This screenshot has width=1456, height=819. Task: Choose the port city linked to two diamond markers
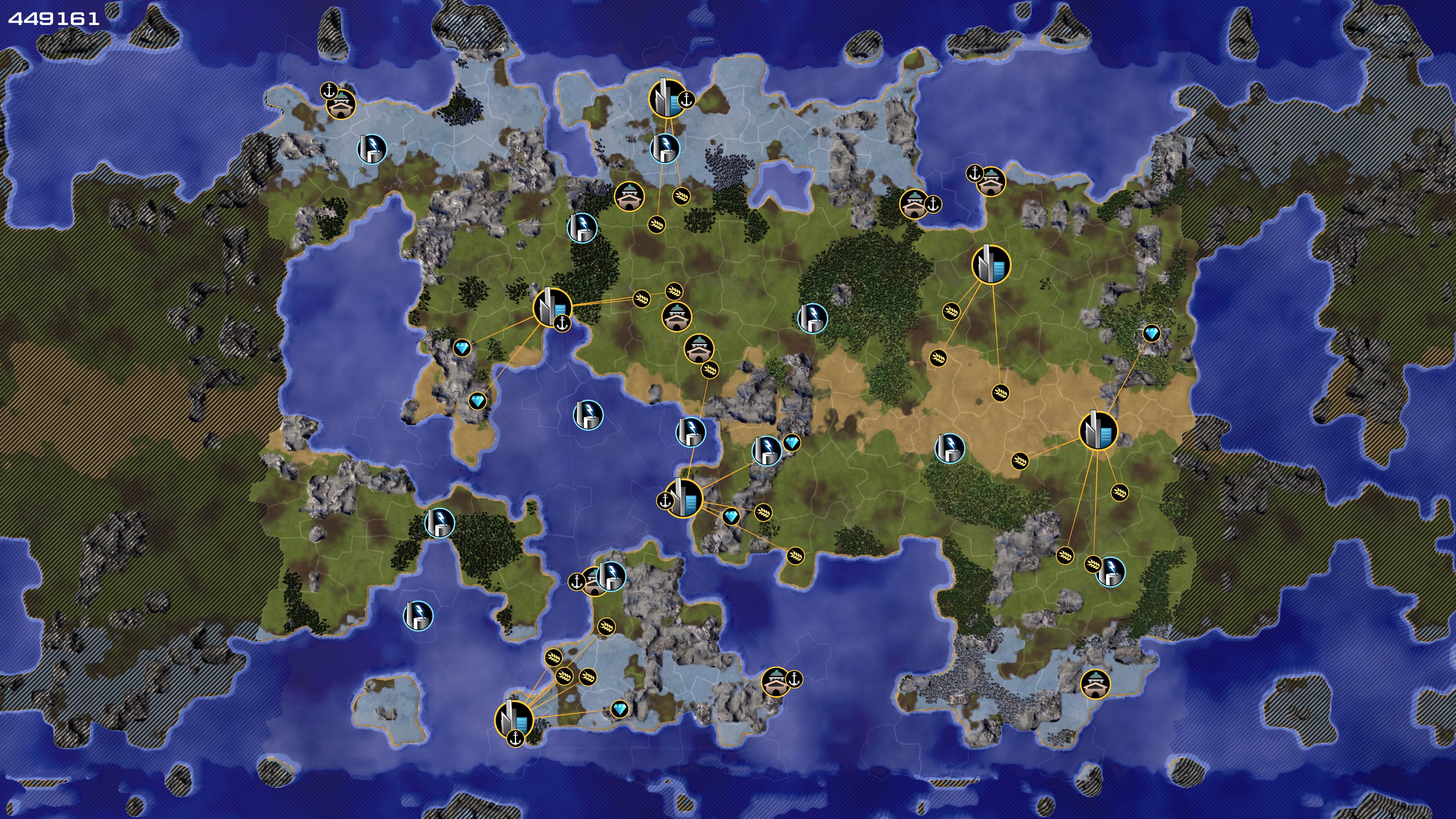(x=552, y=307)
